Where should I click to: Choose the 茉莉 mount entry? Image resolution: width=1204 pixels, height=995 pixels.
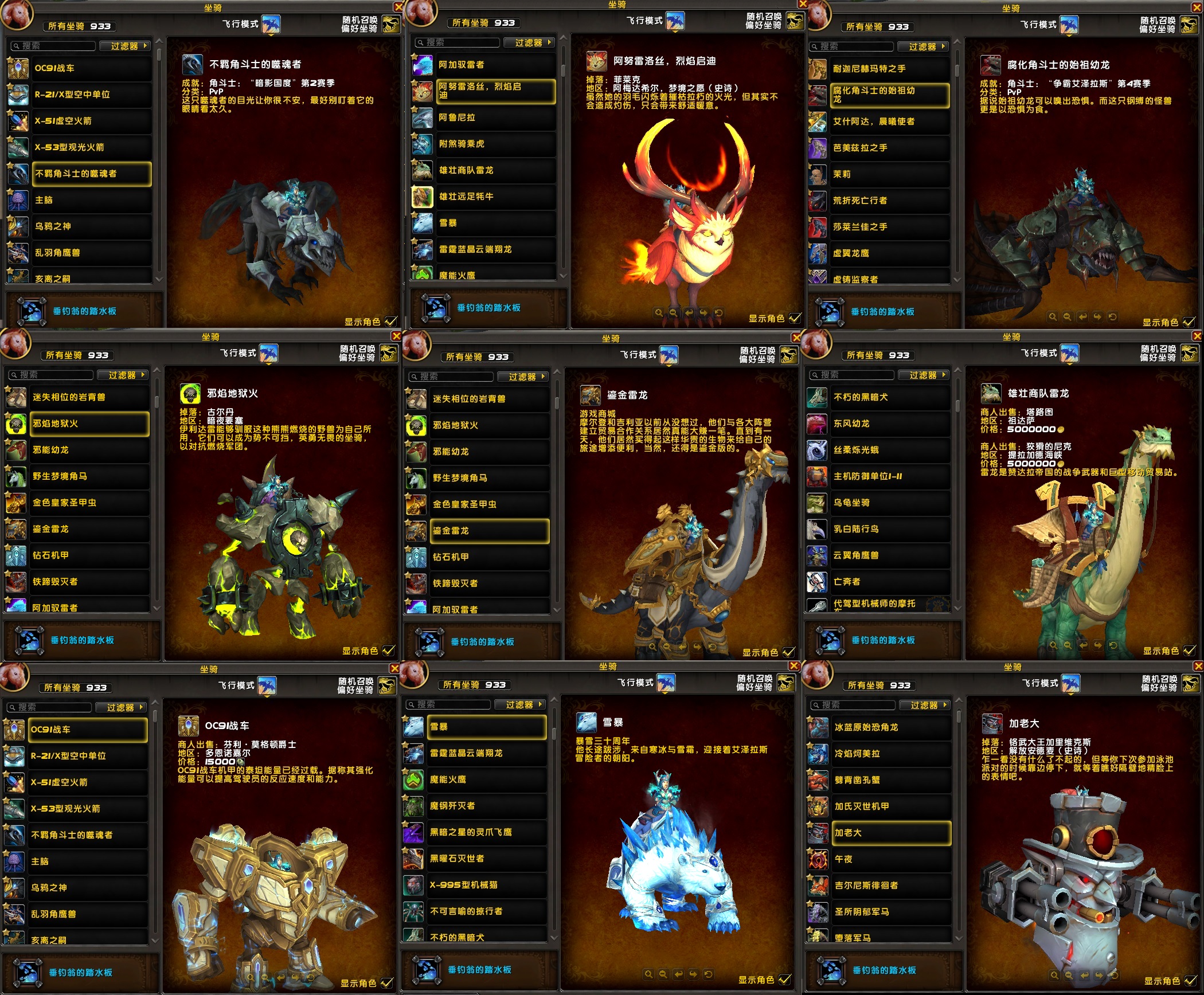point(890,174)
